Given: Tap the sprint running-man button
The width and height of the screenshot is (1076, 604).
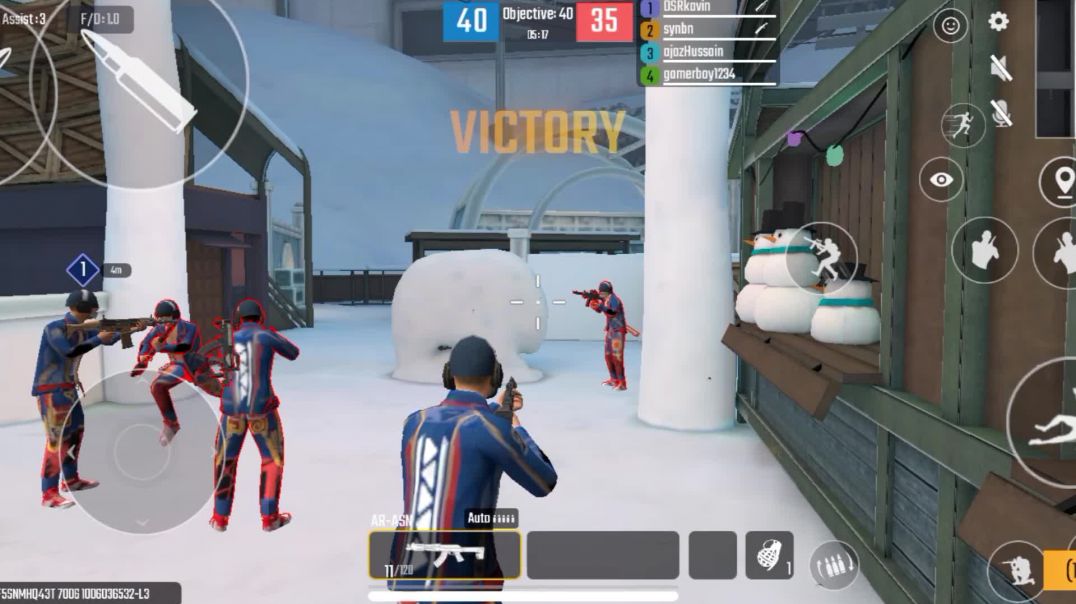Looking at the screenshot, I should click(962, 125).
